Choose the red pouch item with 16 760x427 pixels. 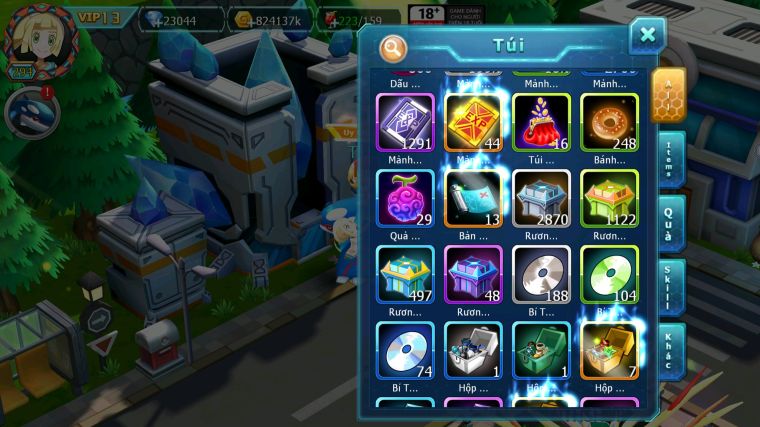[x=541, y=122]
